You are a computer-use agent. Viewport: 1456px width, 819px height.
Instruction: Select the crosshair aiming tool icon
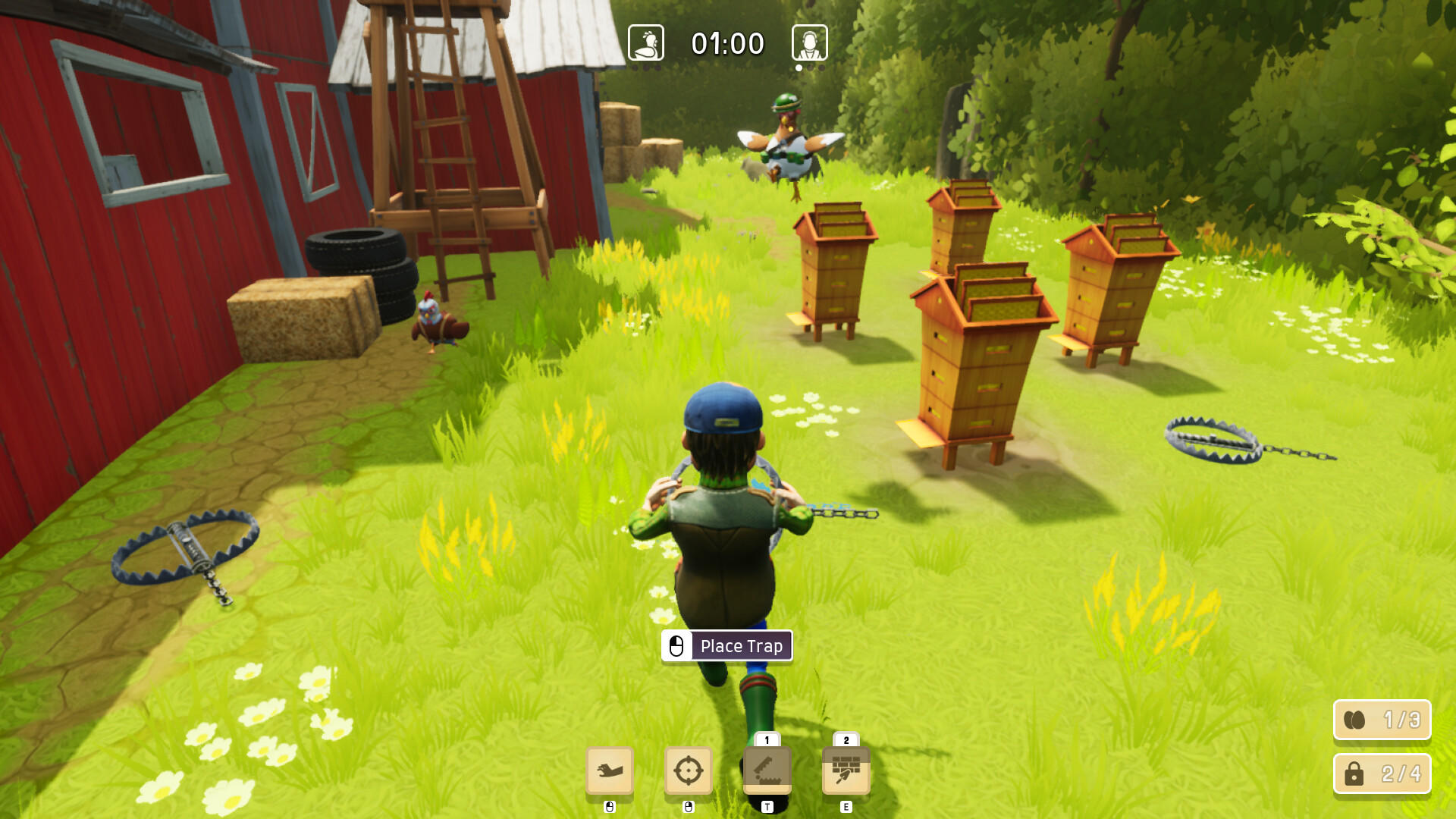tap(689, 770)
